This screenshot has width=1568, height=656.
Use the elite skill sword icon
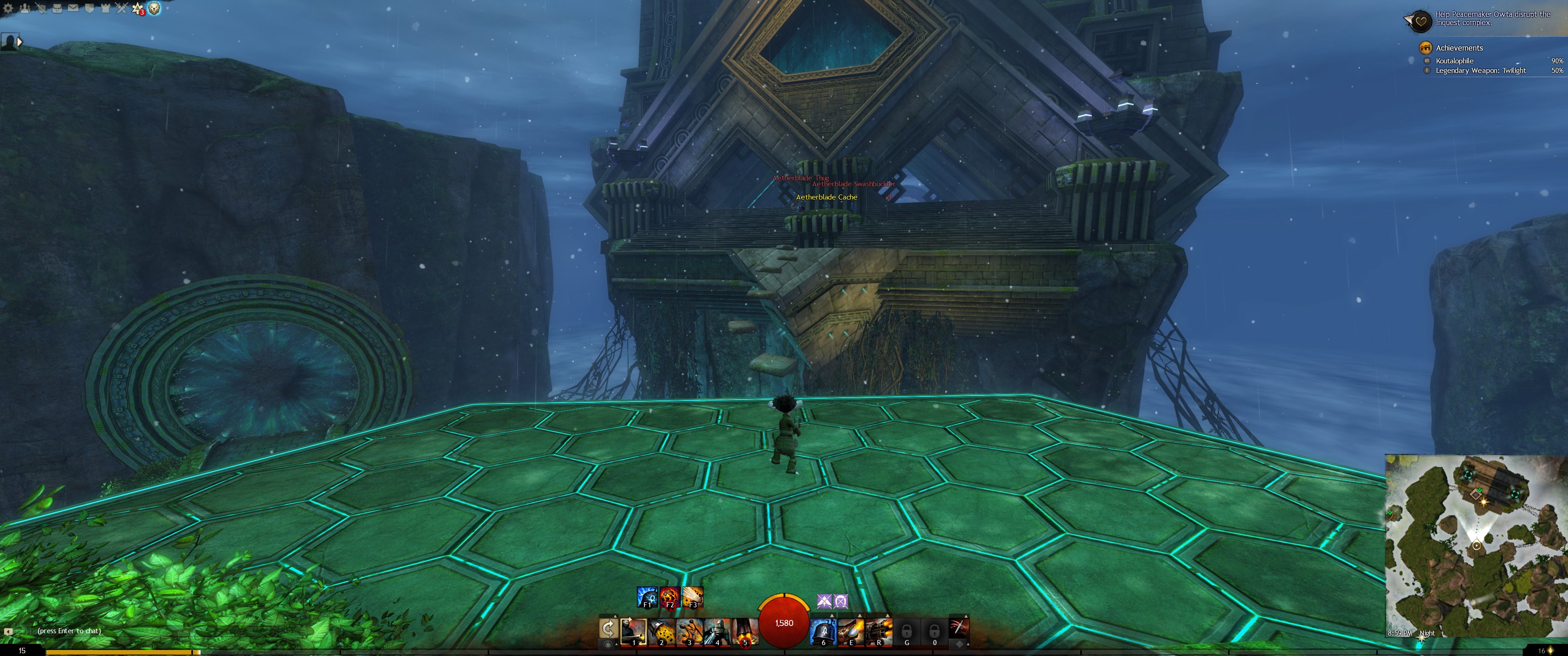tap(958, 627)
